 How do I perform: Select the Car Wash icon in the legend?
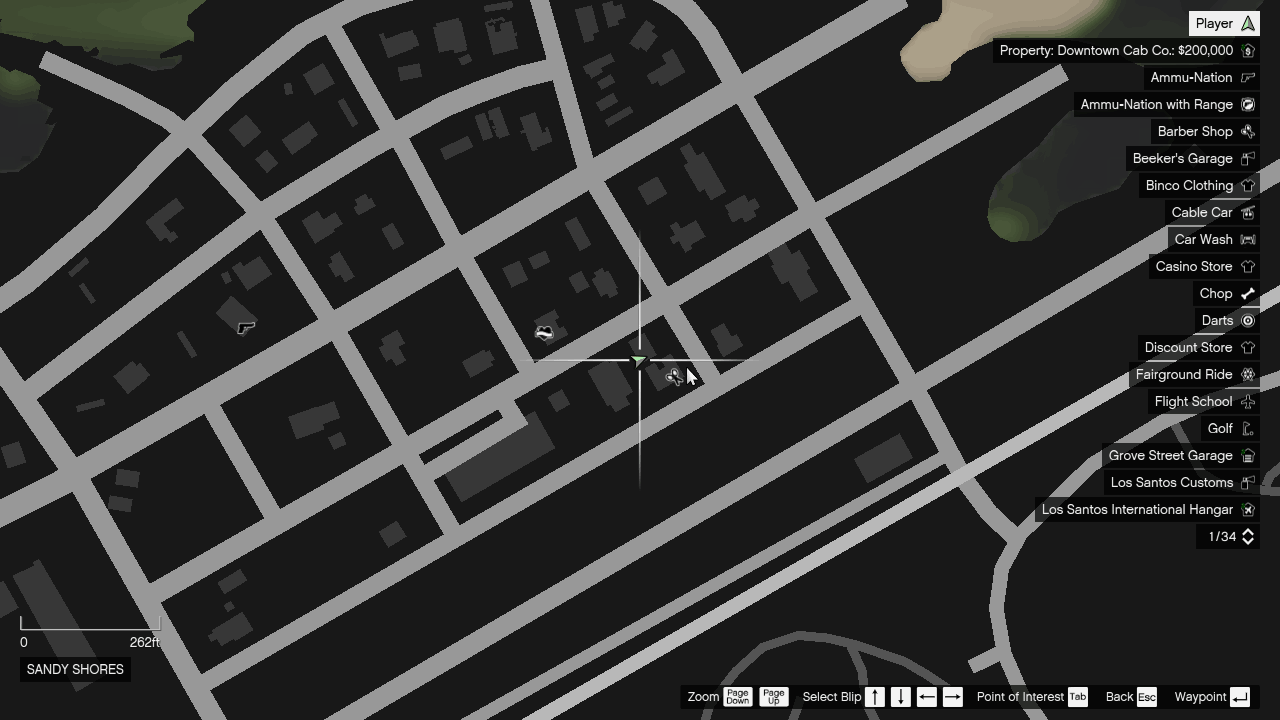pyautogui.click(x=1248, y=239)
